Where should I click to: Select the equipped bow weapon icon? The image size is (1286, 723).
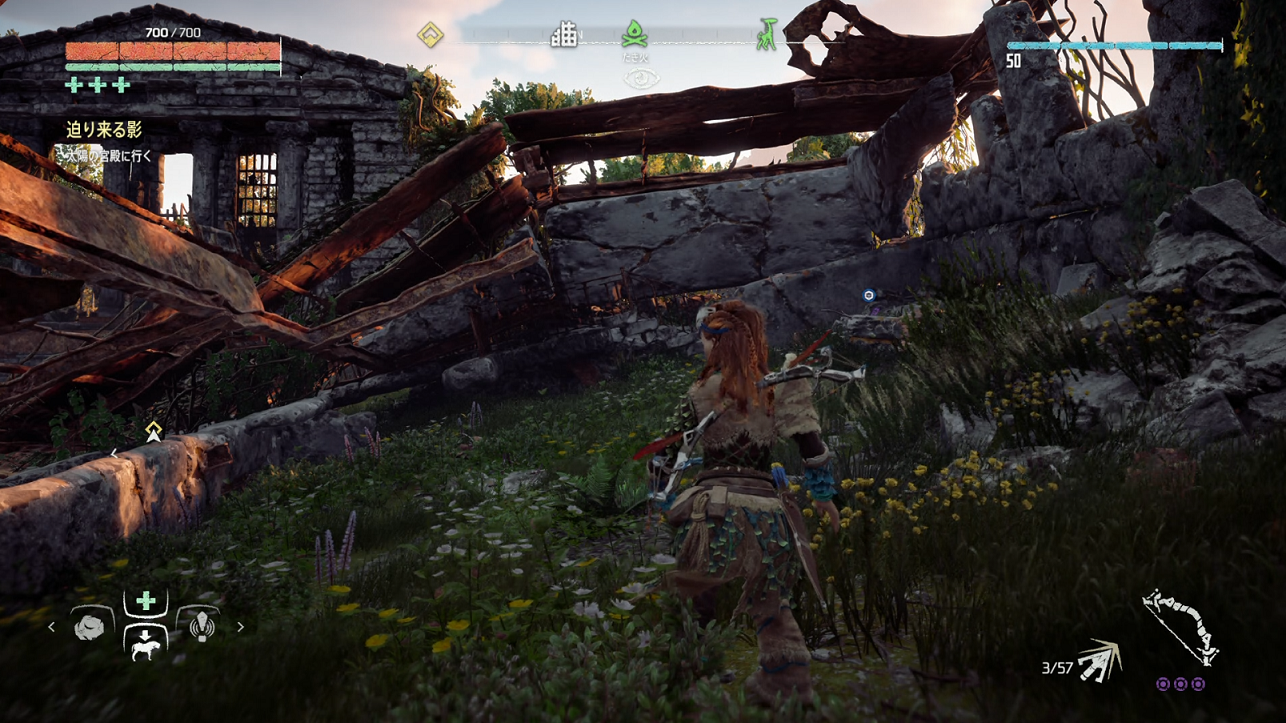1180,626
